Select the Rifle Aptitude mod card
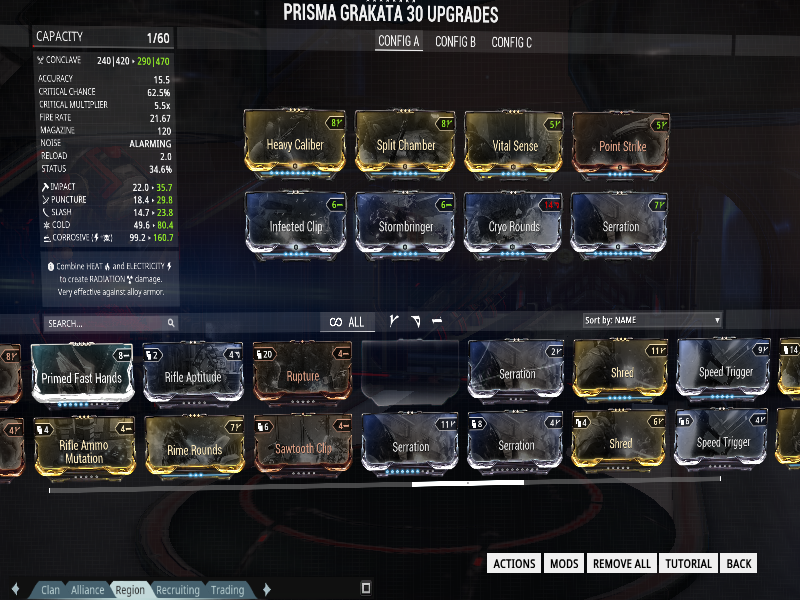 coord(193,375)
